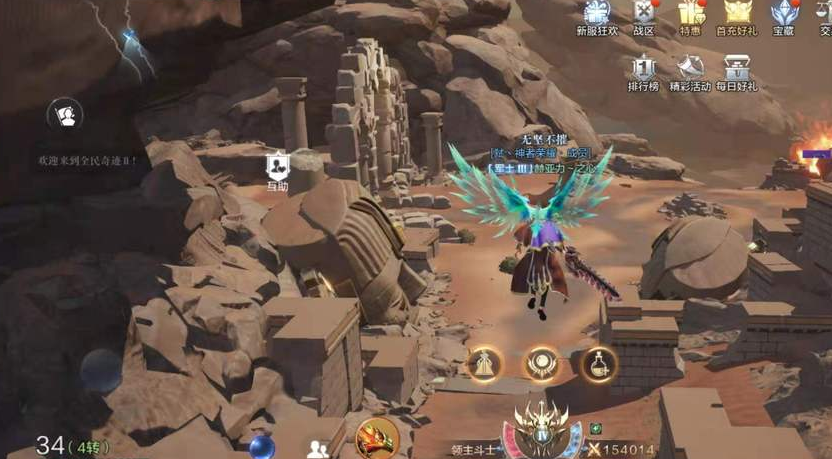832x459 pixels.
Task: Open the 特惠 gift box offers
Action: coord(690,14)
